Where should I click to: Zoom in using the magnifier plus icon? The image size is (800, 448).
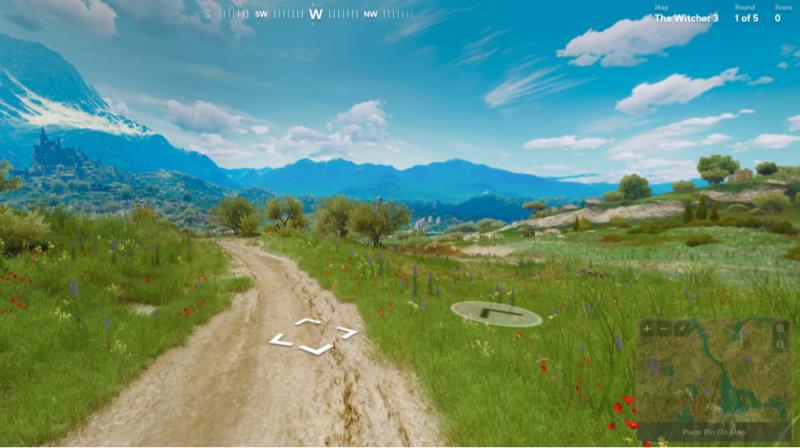click(x=781, y=328)
